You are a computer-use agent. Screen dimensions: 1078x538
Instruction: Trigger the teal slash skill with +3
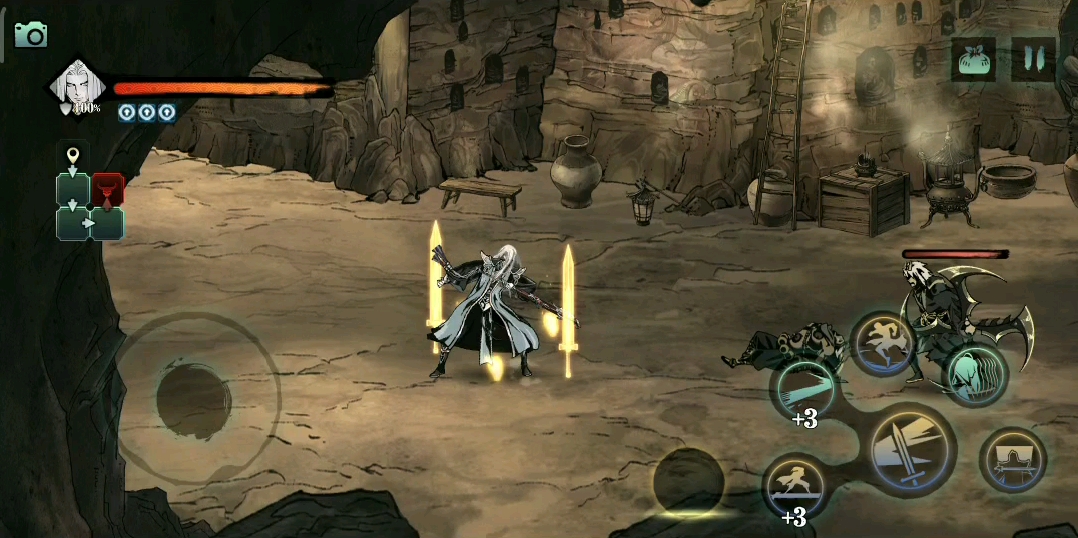806,389
